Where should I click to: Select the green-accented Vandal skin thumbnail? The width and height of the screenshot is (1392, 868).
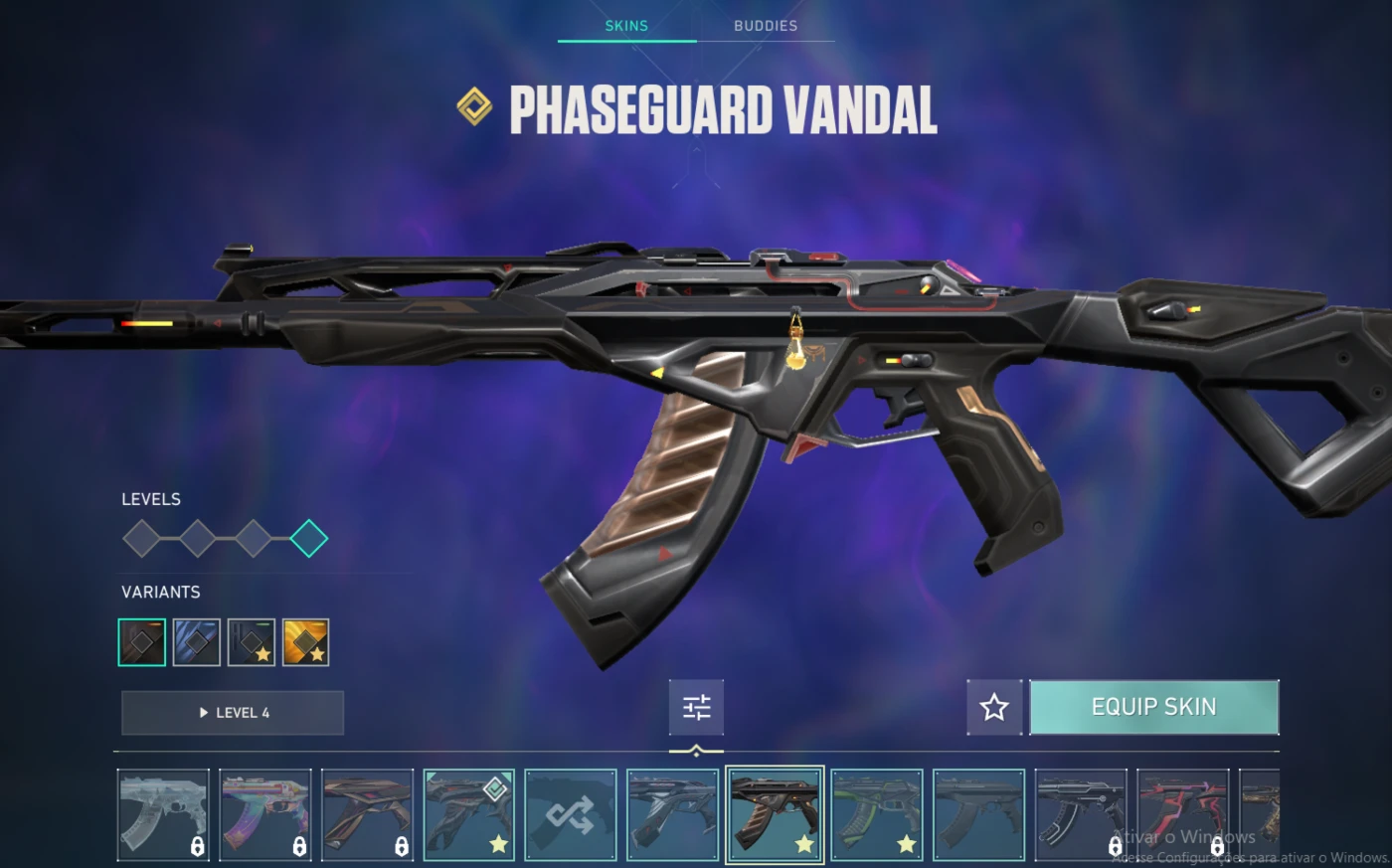click(x=877, y=814)
